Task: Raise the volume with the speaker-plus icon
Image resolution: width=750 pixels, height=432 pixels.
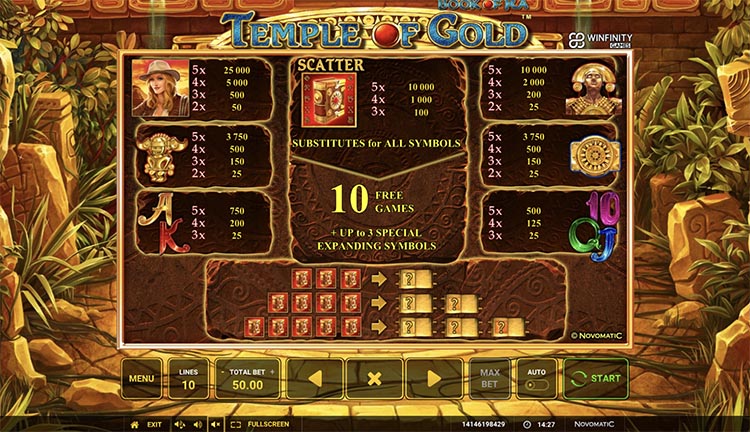Action: pos(197,424)
